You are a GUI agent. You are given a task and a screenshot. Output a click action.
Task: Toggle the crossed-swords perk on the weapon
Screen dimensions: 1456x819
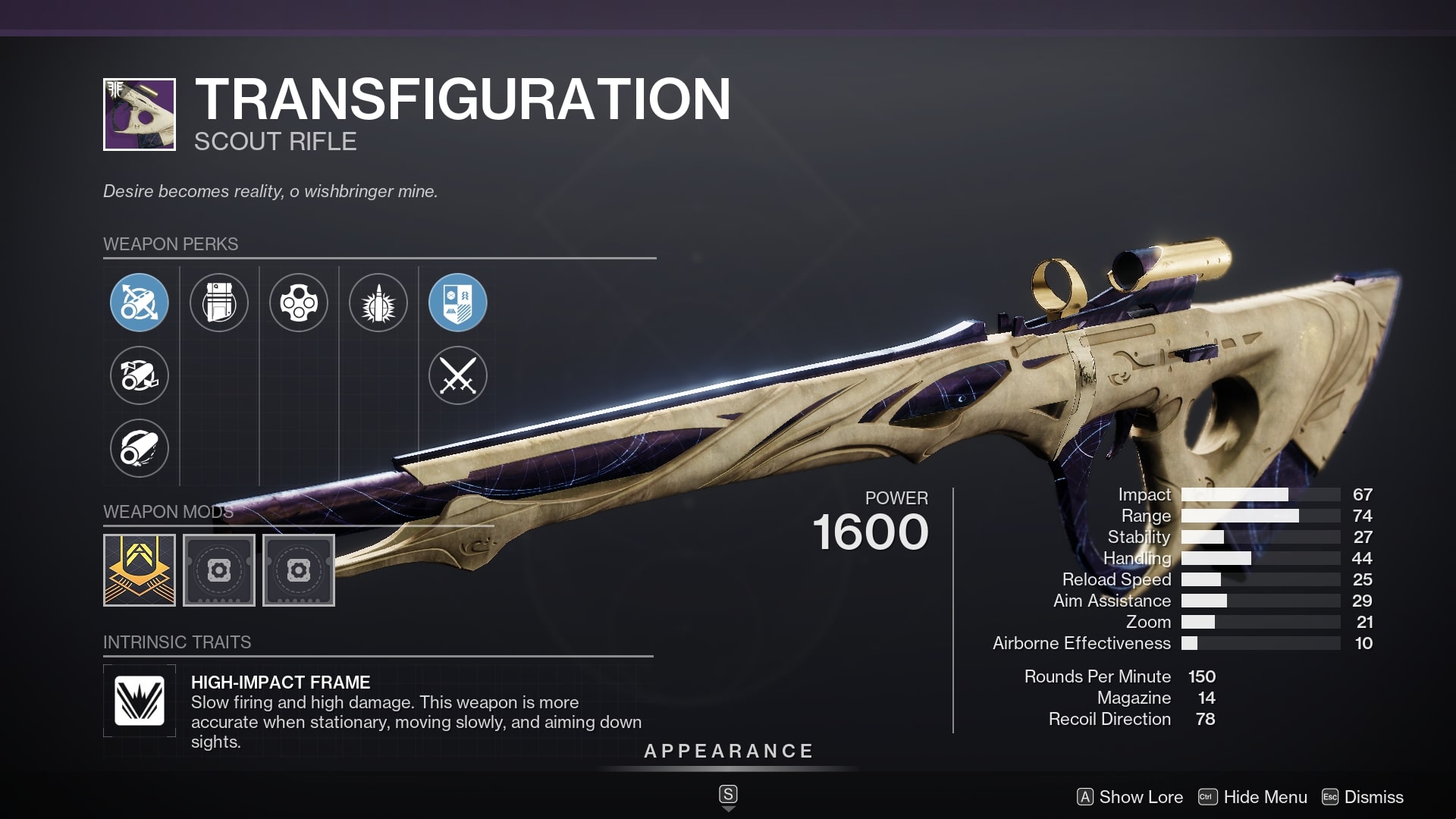pyautogui.click(x=458, y=376)
